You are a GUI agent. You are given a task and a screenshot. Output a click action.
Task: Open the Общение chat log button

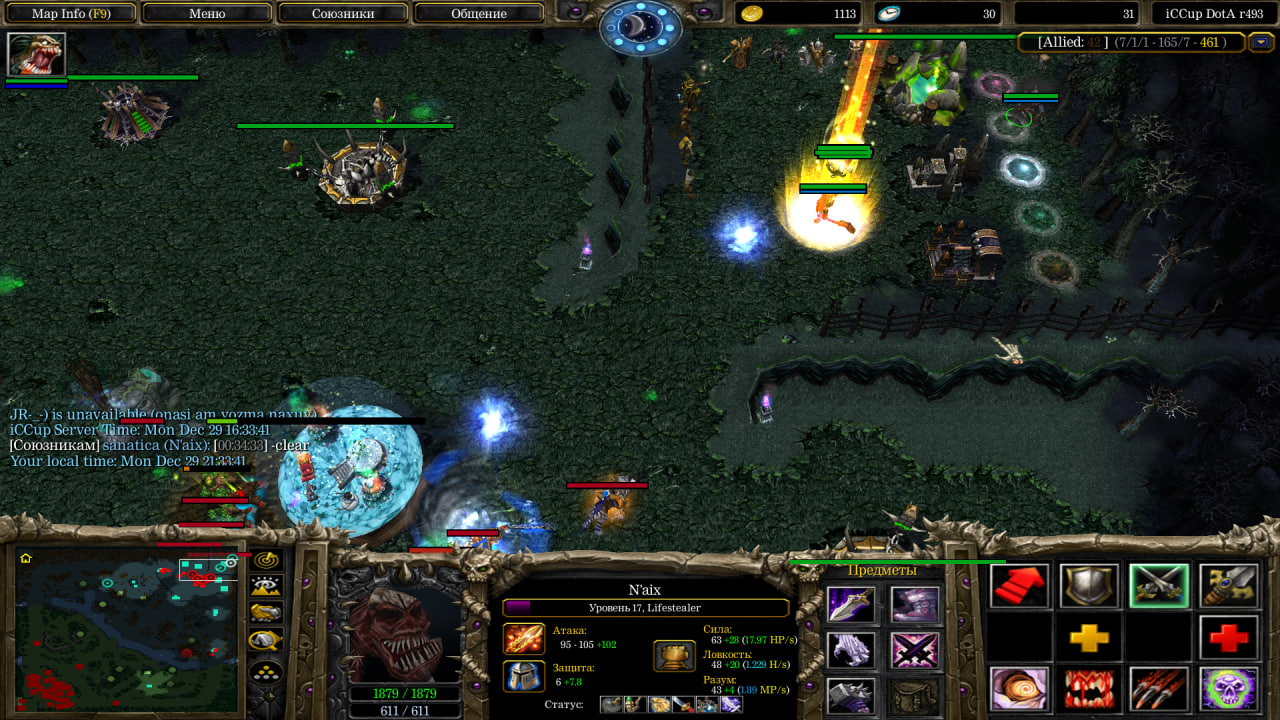point(479,14)
